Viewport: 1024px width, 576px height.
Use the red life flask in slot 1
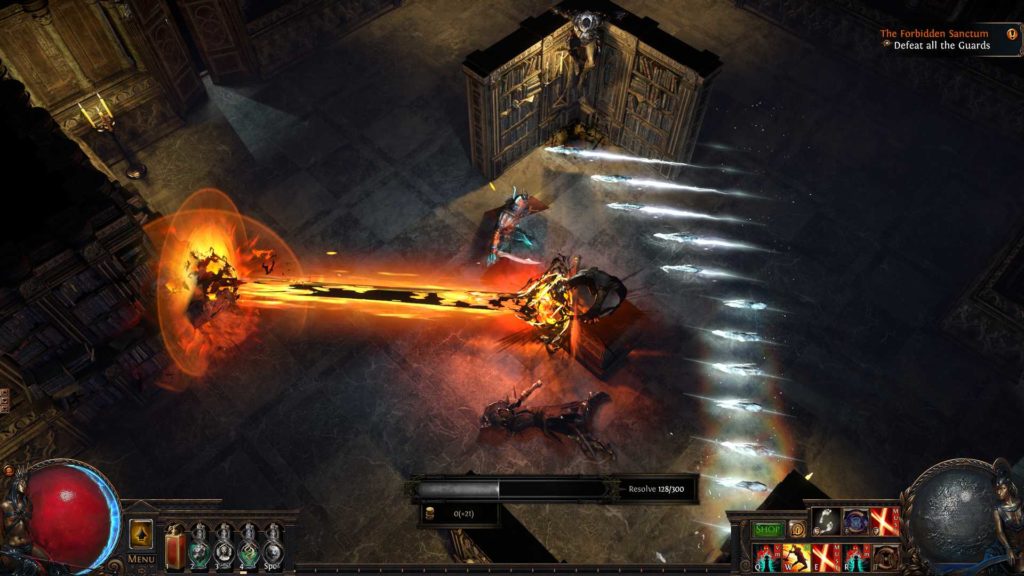click(176, 545)
